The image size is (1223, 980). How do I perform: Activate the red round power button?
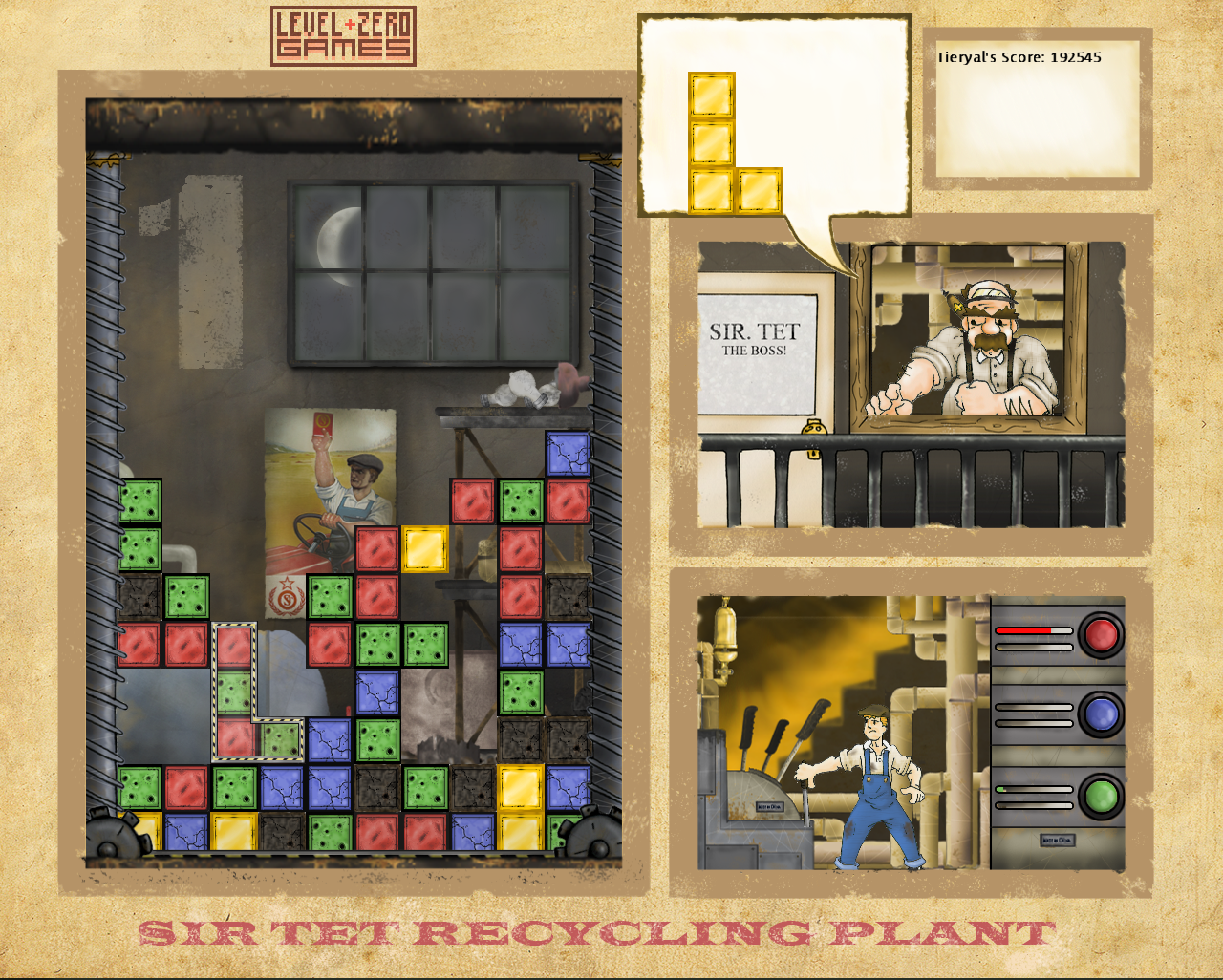(1101, 634)
